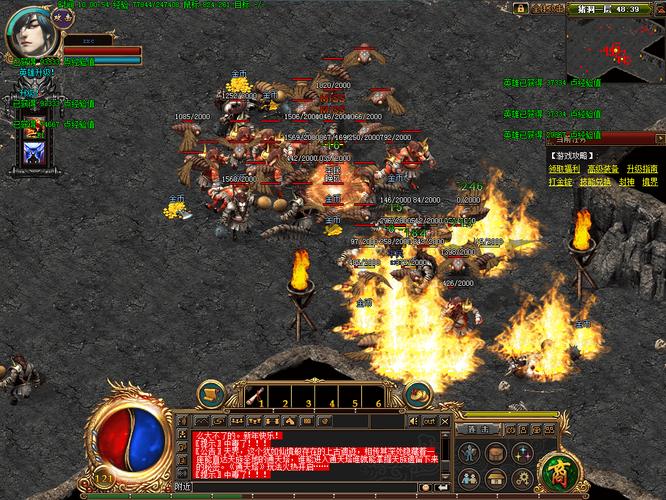The image size is (666, 500).
Task: Open the 境界 guide link
Action: tap(650, 182)
